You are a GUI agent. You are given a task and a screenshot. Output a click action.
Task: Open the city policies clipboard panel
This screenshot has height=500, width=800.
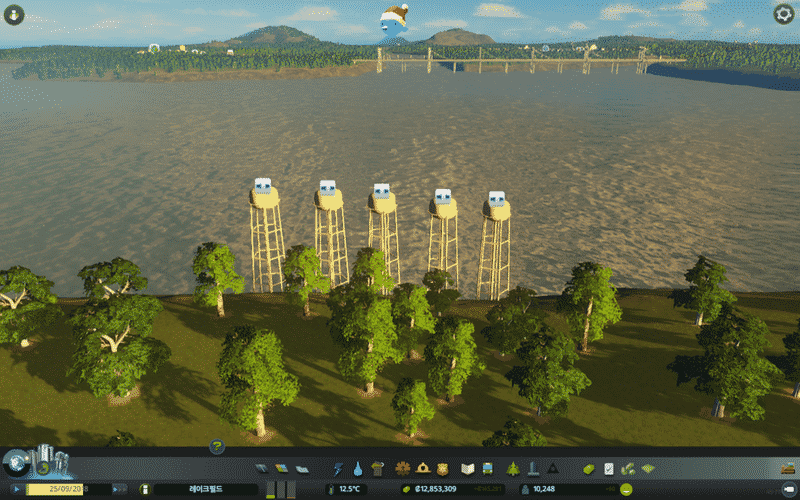609,468
